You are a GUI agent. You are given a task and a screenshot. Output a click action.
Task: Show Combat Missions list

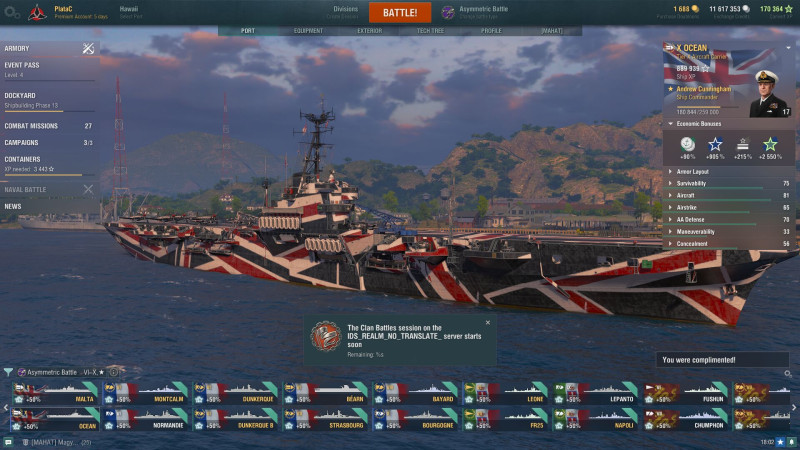click(x=32, y=126)
